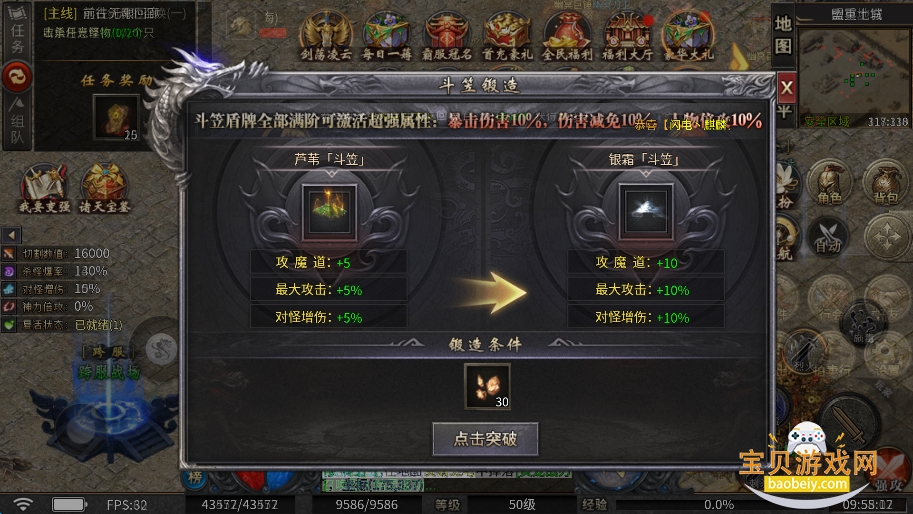Select the 银霜斗笠 item slot
The height and width of the screenshot is (514, 913).
(644, 205)
